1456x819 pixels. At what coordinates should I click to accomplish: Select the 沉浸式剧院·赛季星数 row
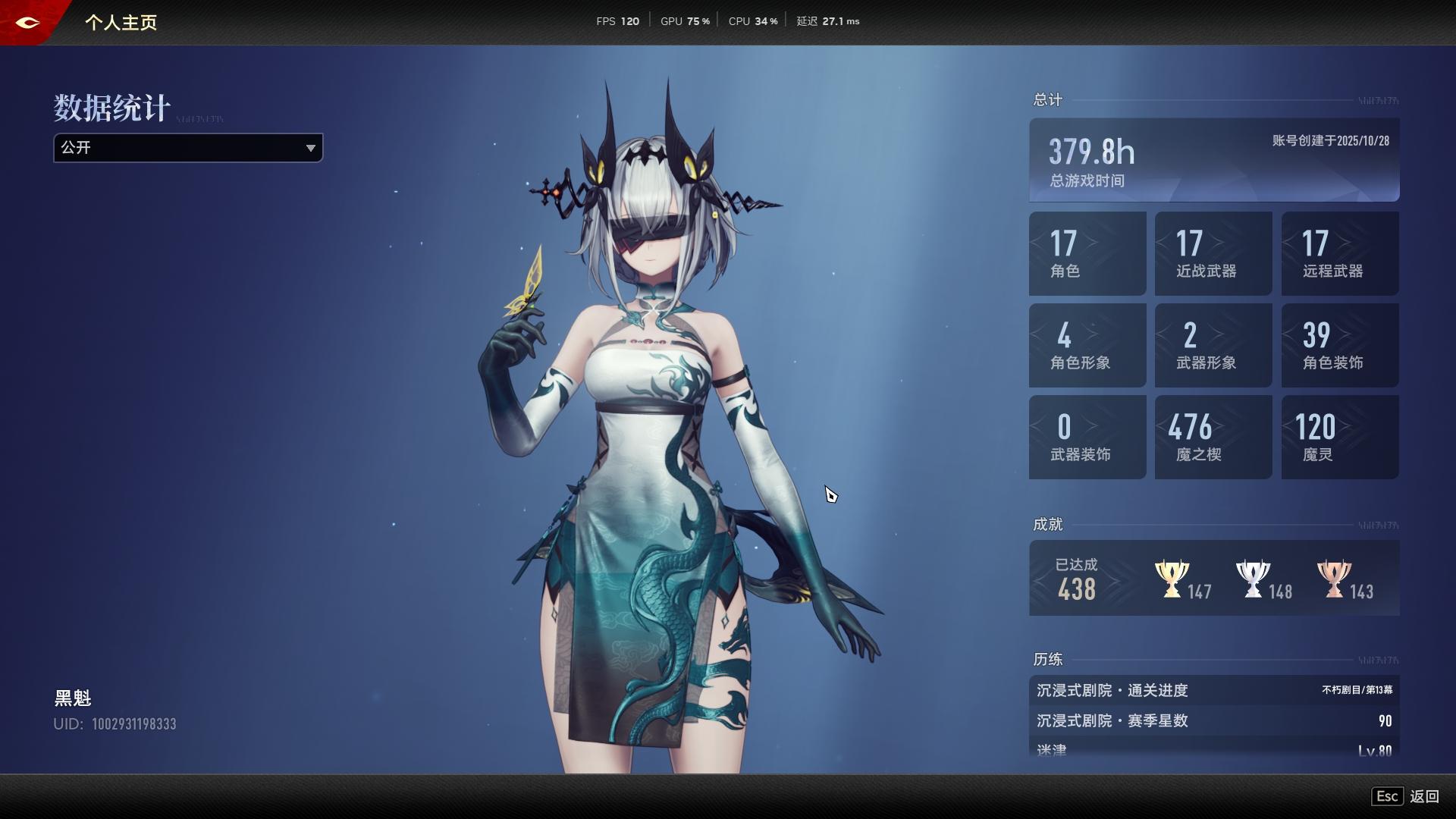click(x=1213, y=720)
